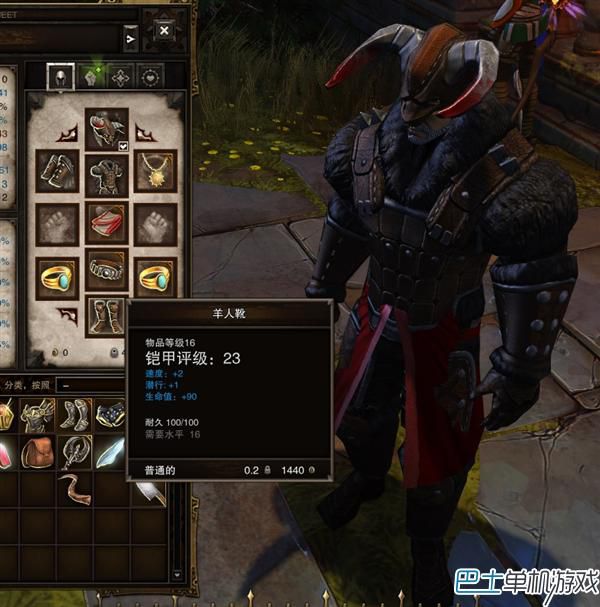The image size is (600, 607).
Task: Select the heart icon tab
Action: (x=149, y=76)
